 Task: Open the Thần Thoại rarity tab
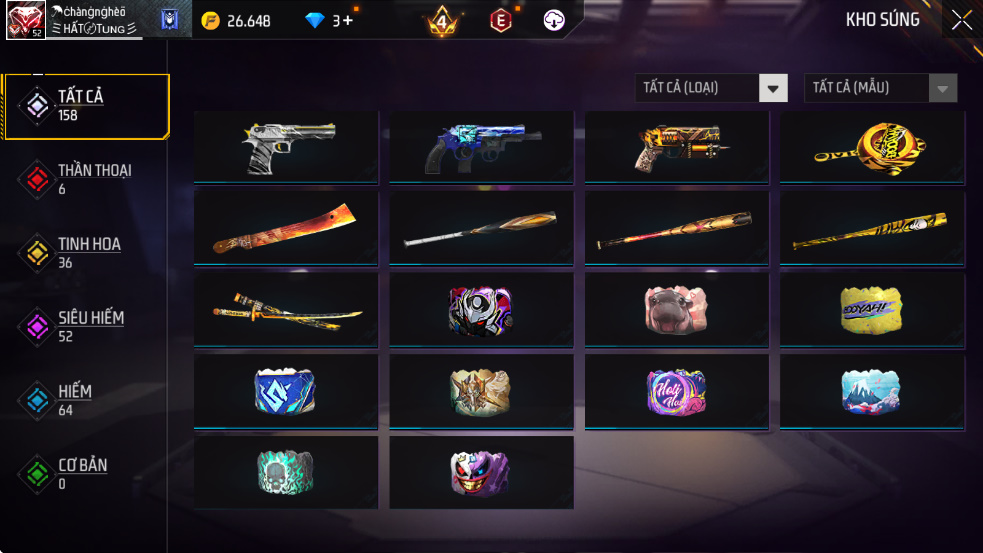coord(85,179)
